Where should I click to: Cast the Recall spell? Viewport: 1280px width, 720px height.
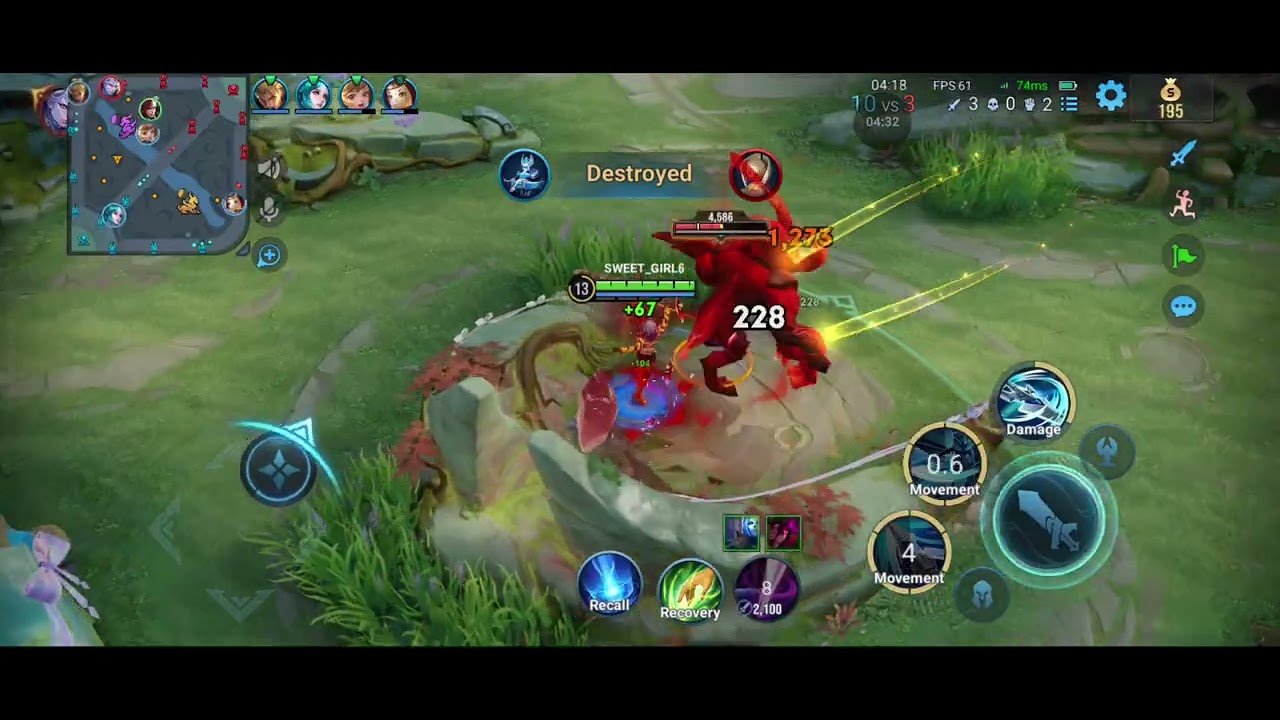point(610,583)
